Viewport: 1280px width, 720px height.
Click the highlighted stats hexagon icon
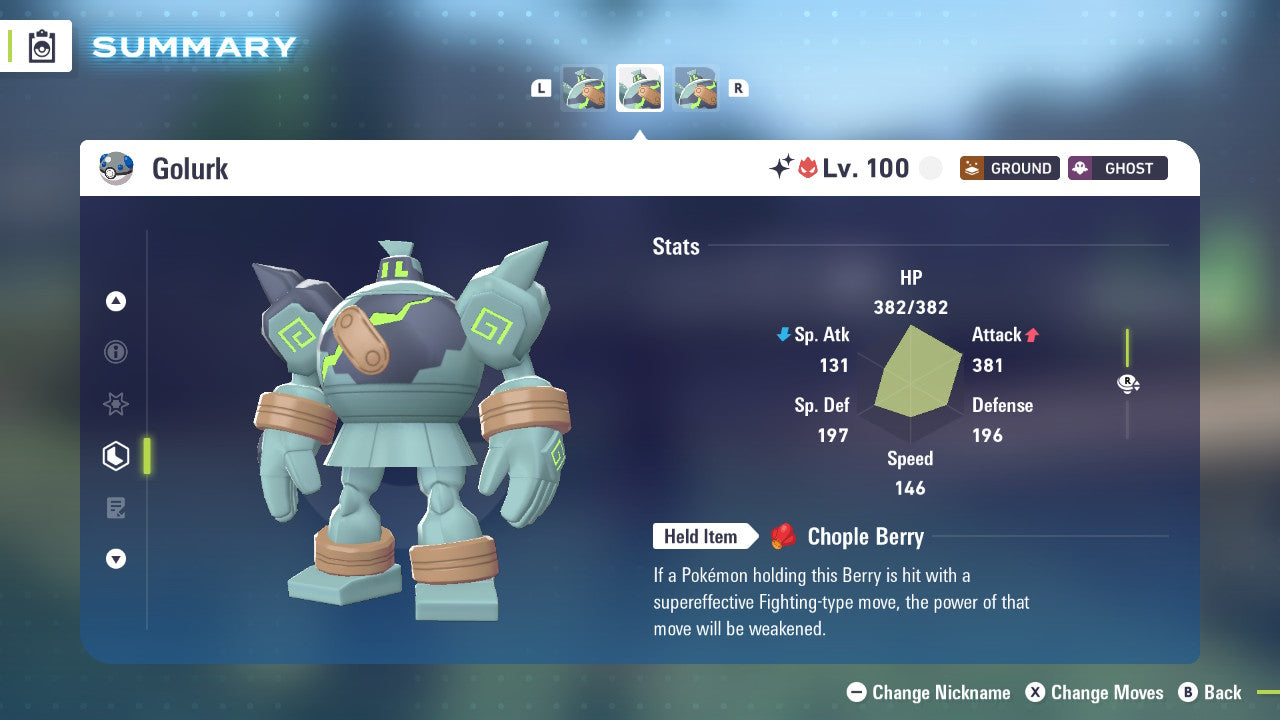[115, 456]
